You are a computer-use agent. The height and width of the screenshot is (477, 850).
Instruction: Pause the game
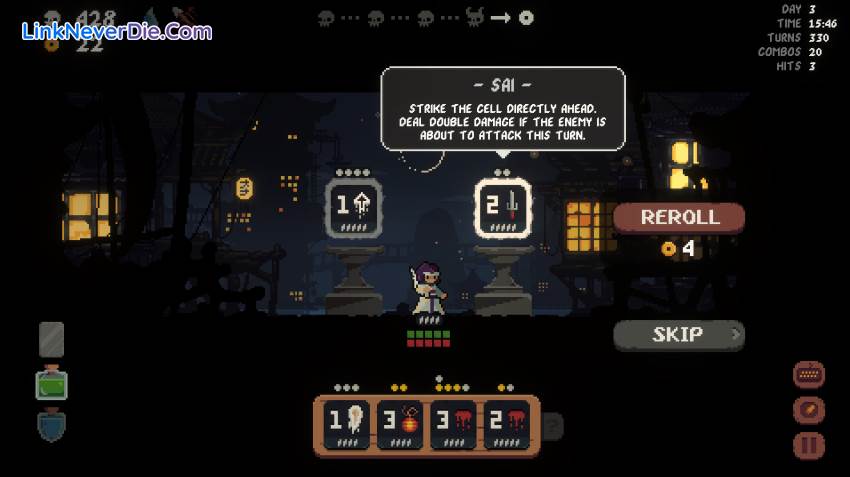tap(809, 446)
